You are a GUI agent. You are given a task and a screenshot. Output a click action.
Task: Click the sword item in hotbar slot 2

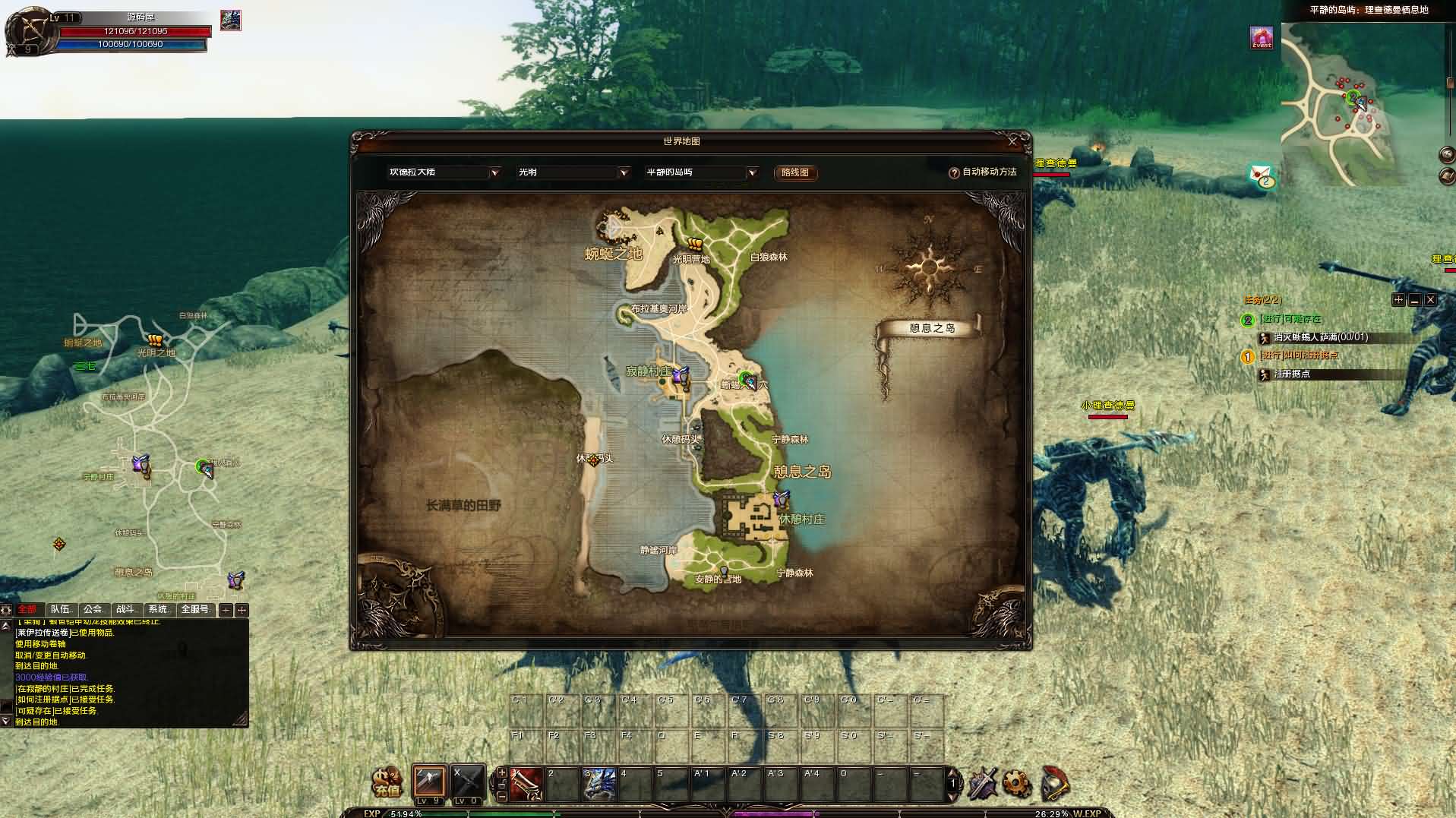pos(526,782)
